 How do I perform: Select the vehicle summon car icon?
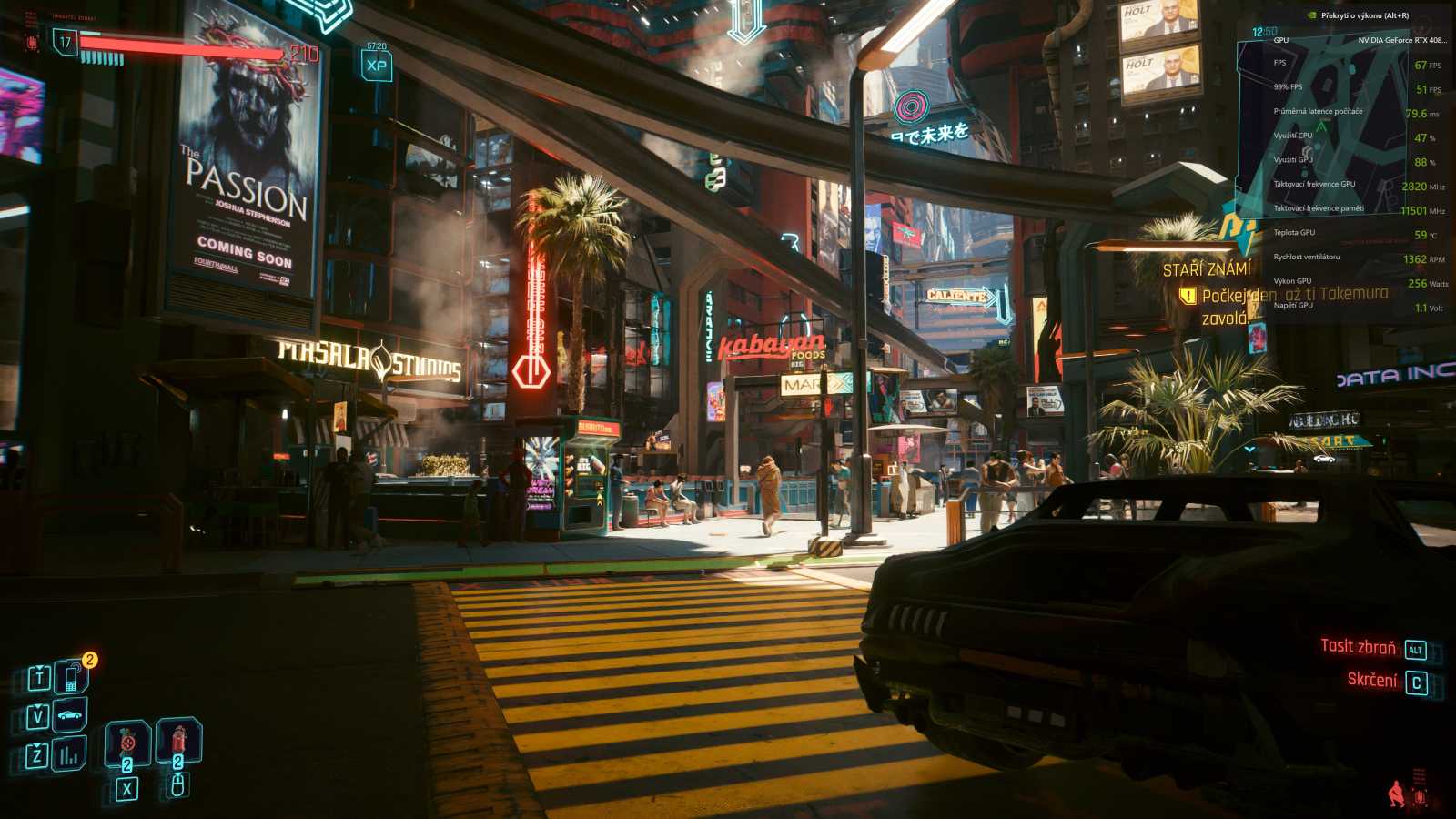[x=68, y=715]
